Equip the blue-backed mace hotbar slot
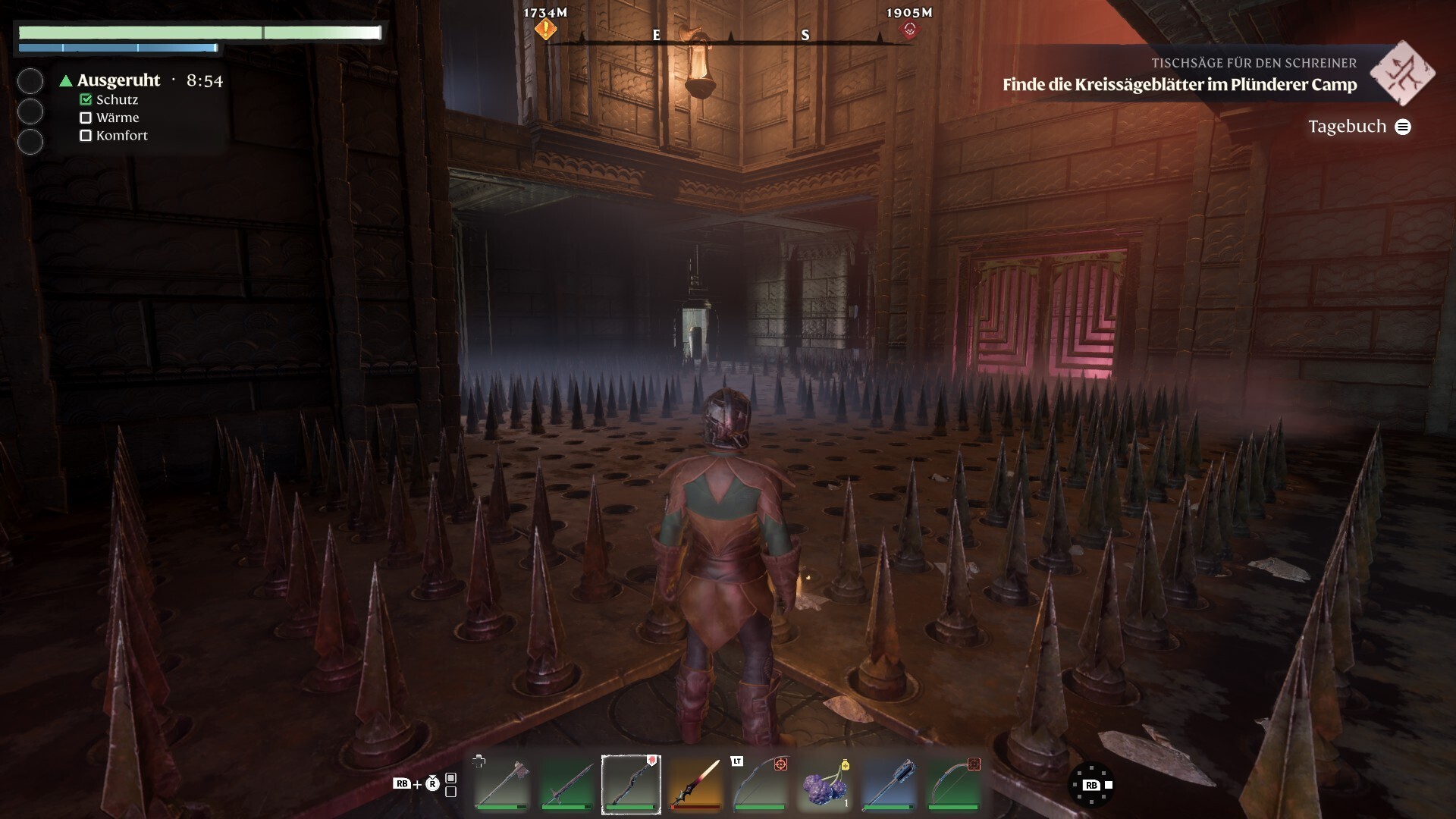 tap(890, 784)
